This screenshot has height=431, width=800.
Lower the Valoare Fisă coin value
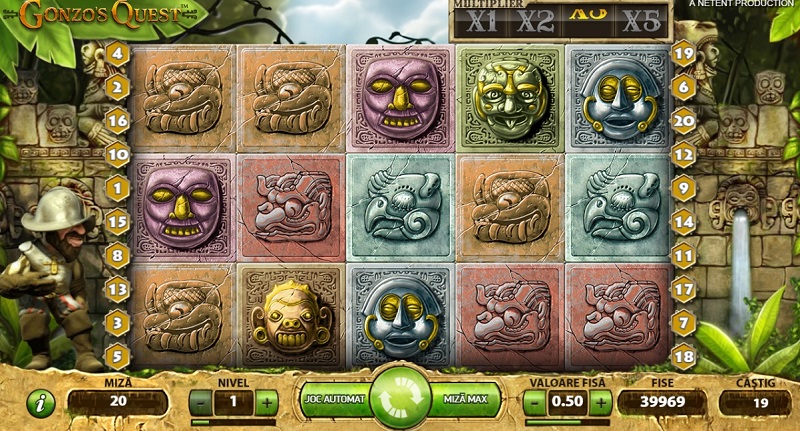tap(534, 403)
